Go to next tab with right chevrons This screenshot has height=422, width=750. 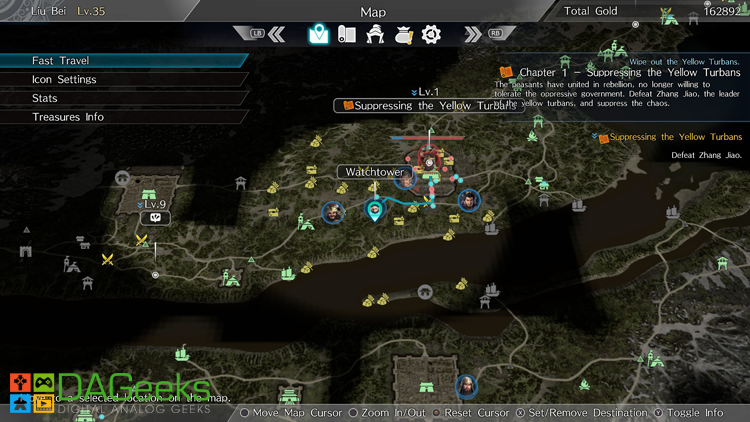point(472,34)
